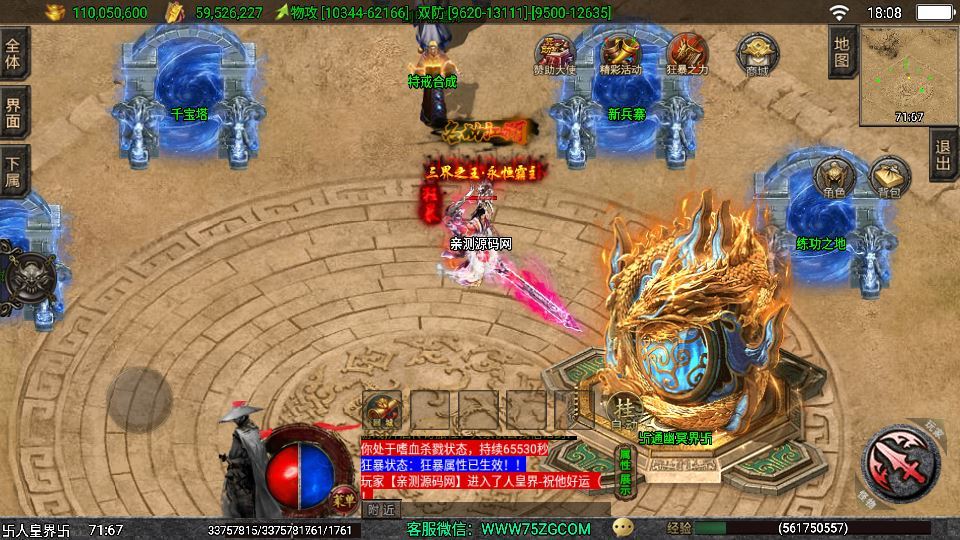This screenshot has height=540, width=960.
Task: Open 精彩活动 events icon
Action: pos(620,52)
